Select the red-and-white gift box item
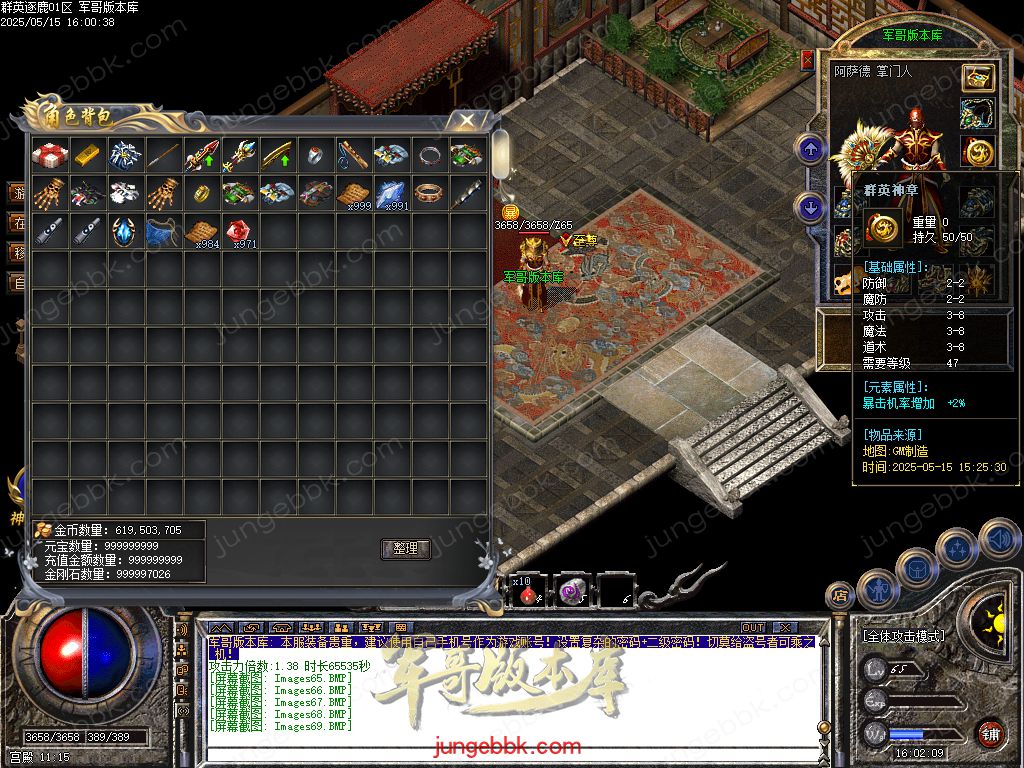Screen dimensions: 1024x768 point(48,155)
